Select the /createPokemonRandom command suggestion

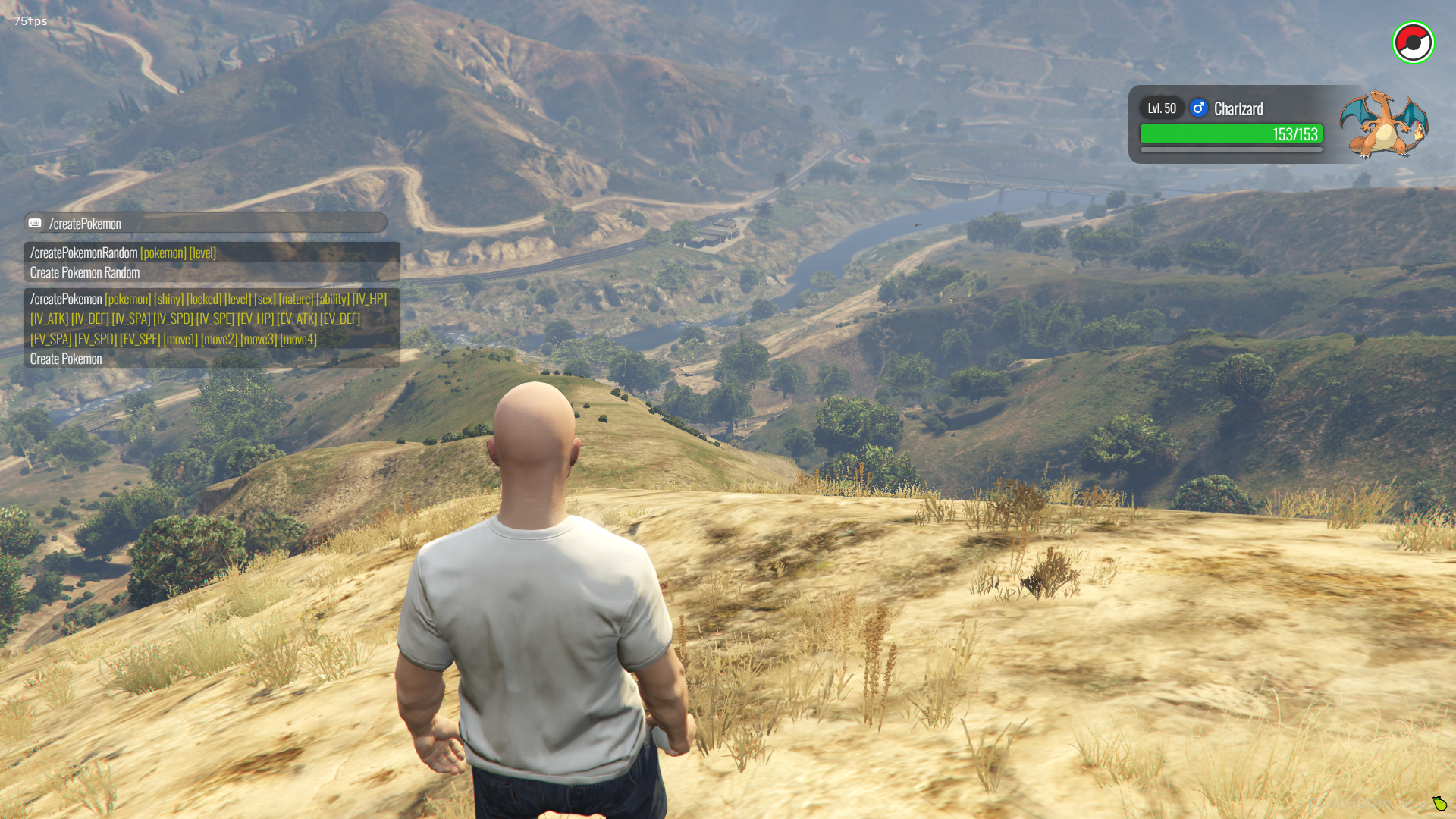click(x=212, y=262)
